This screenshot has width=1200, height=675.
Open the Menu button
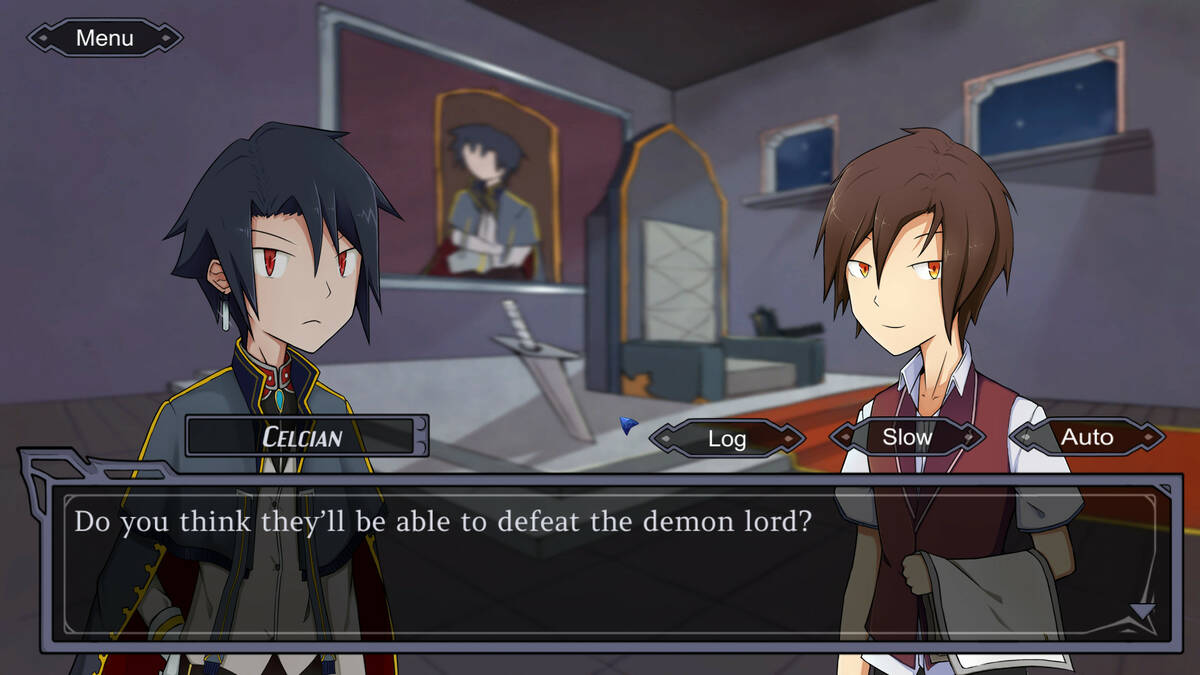pyautogui.click(x=105, y=38)
